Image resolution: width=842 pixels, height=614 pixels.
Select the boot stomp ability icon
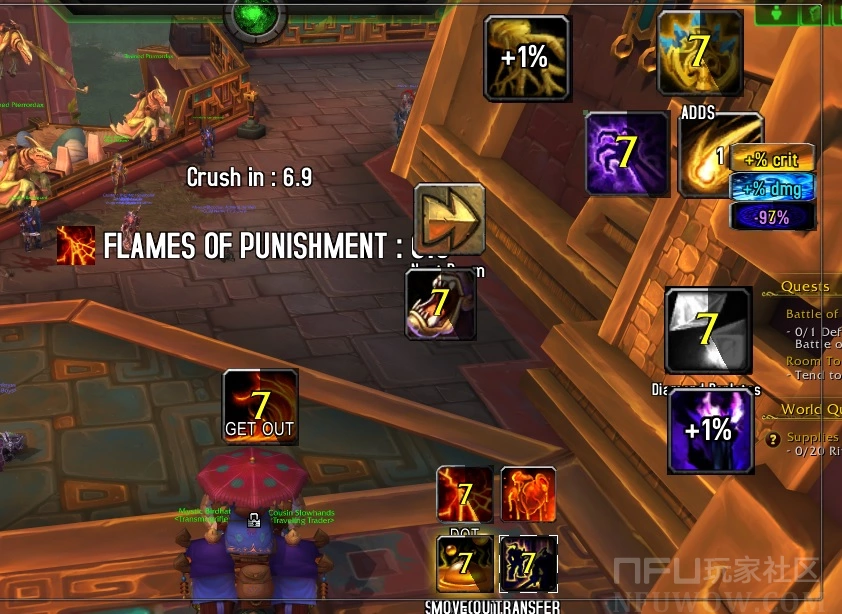coord(441,305)
